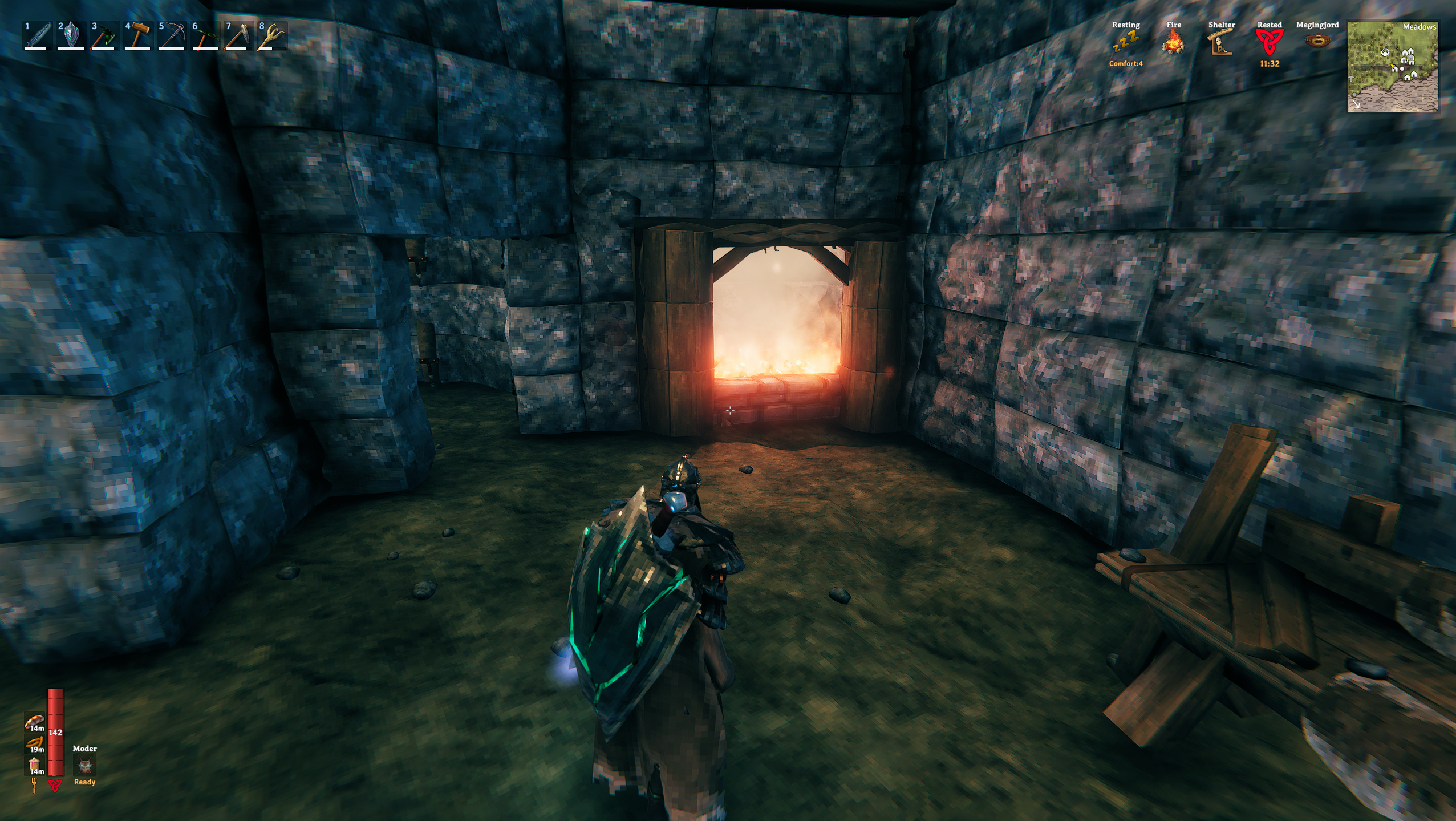This screenshot has height=821, width=1456.
Task: Click the horned boss marker on minimap
Action: click(x=1385, y=53)
